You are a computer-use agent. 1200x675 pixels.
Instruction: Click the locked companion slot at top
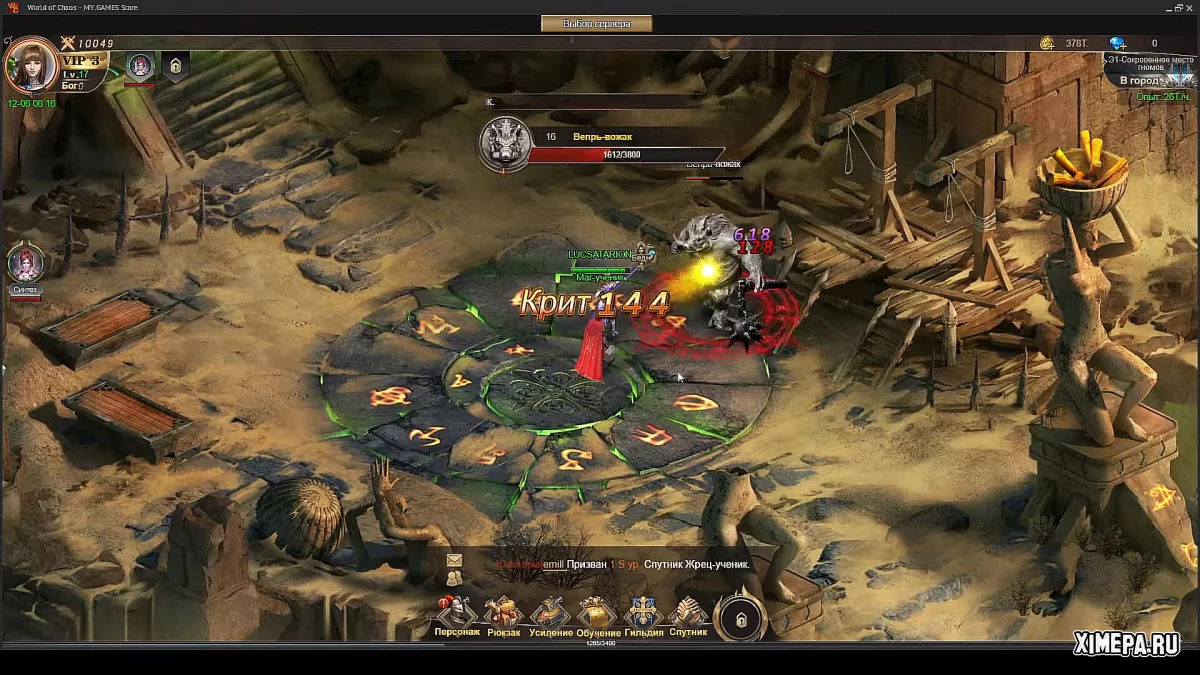pyautogui.click(x=175, y=66)
